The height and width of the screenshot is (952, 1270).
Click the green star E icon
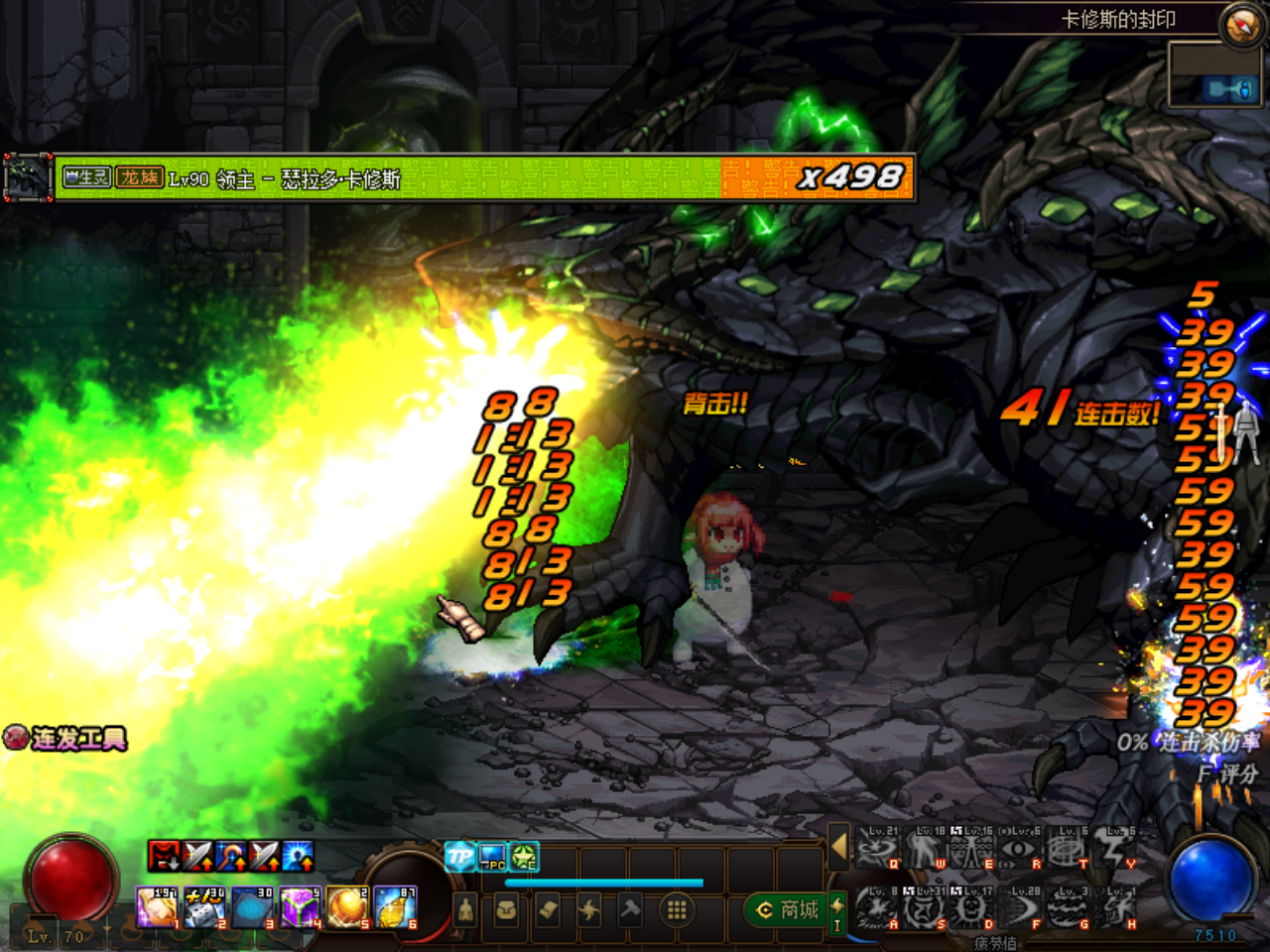(524, 856)
